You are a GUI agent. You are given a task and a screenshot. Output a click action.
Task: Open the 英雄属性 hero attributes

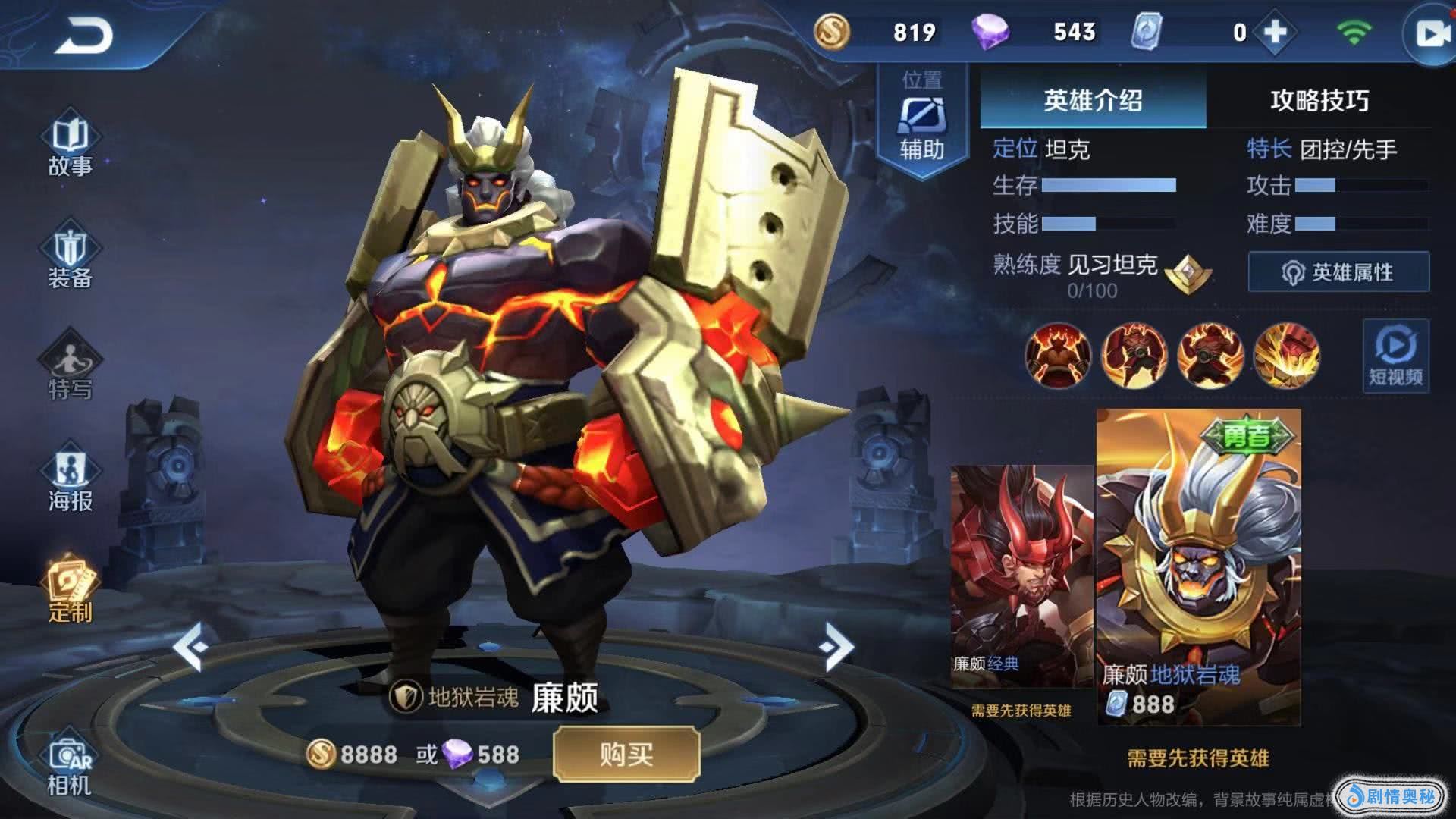click(1338, 272)
